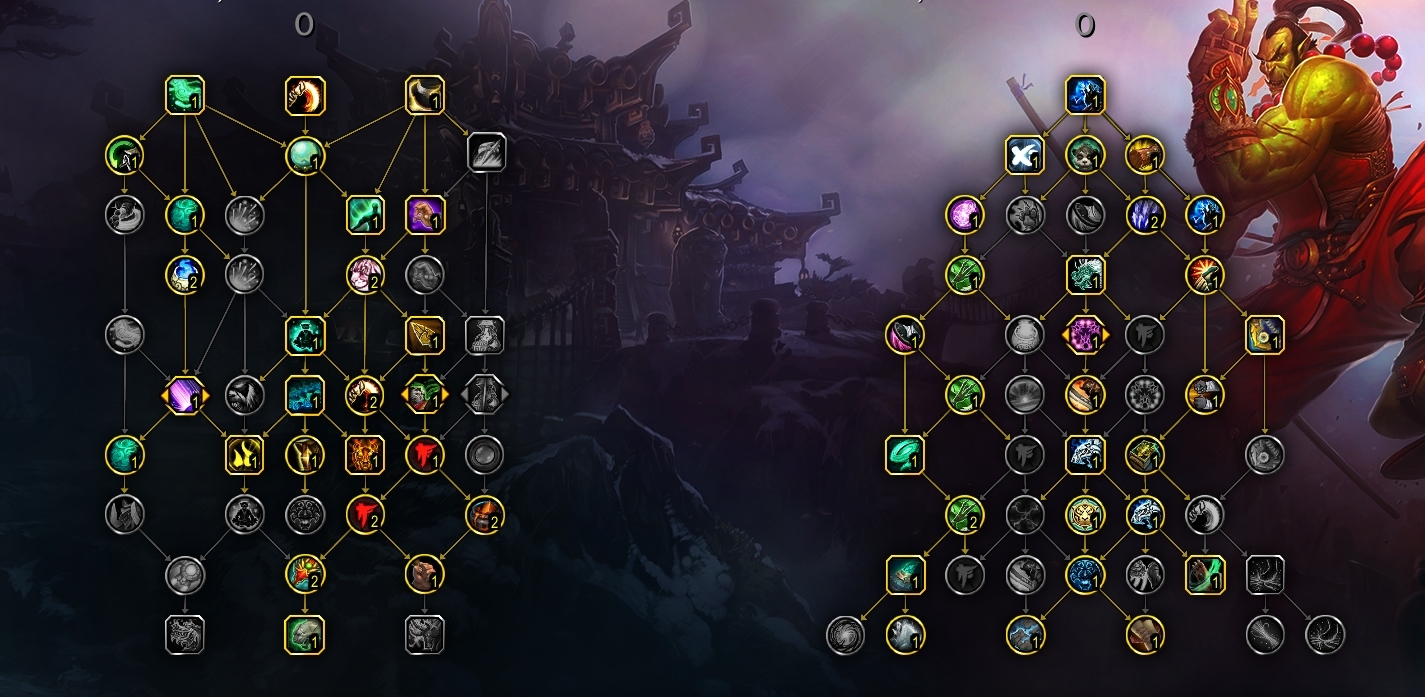Select the purple hand square talent
This screenshot has height=697, width=1425.
(425, 214)
